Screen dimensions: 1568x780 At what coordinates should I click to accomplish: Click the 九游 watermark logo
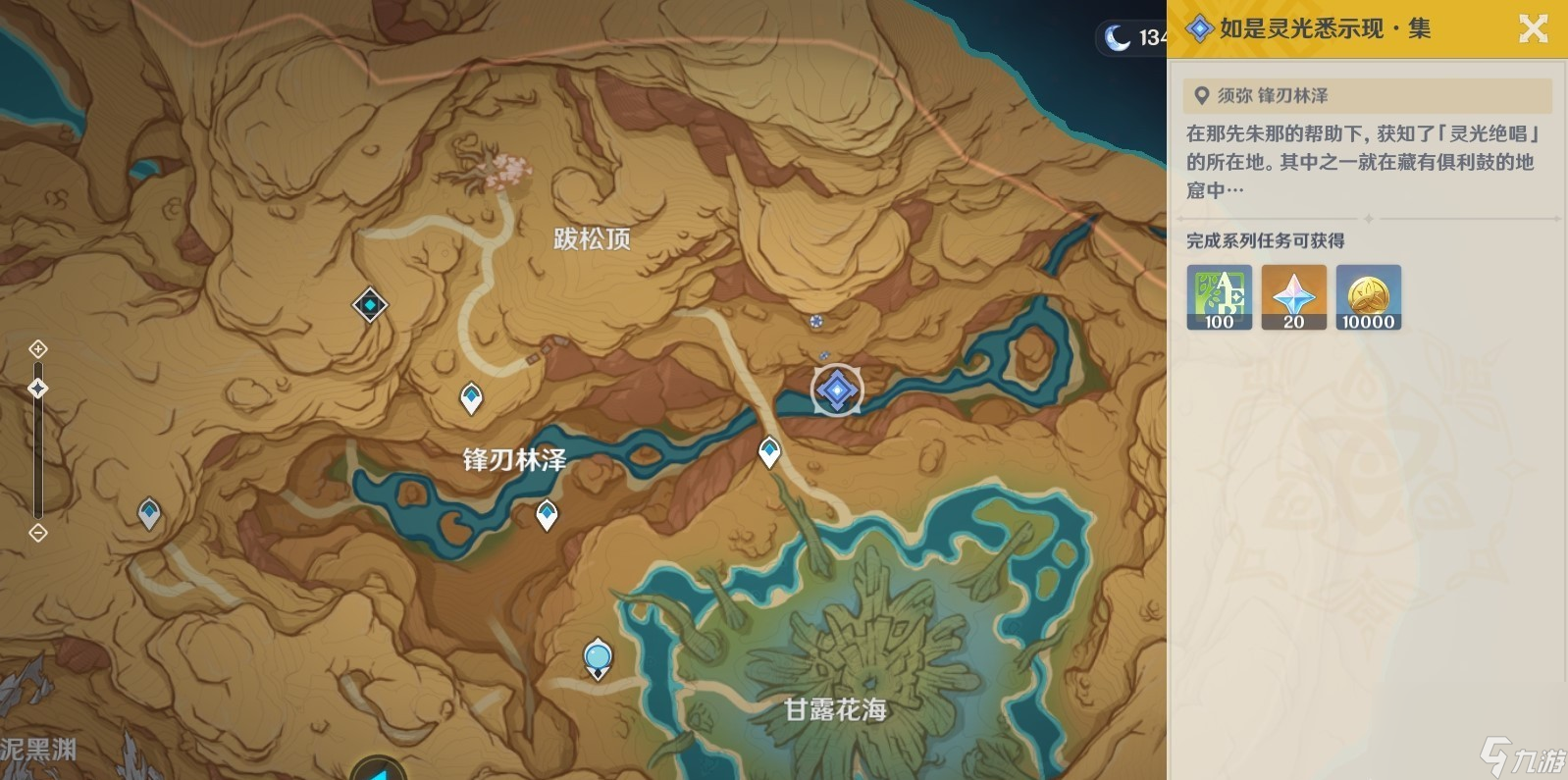coord(1517,752)
